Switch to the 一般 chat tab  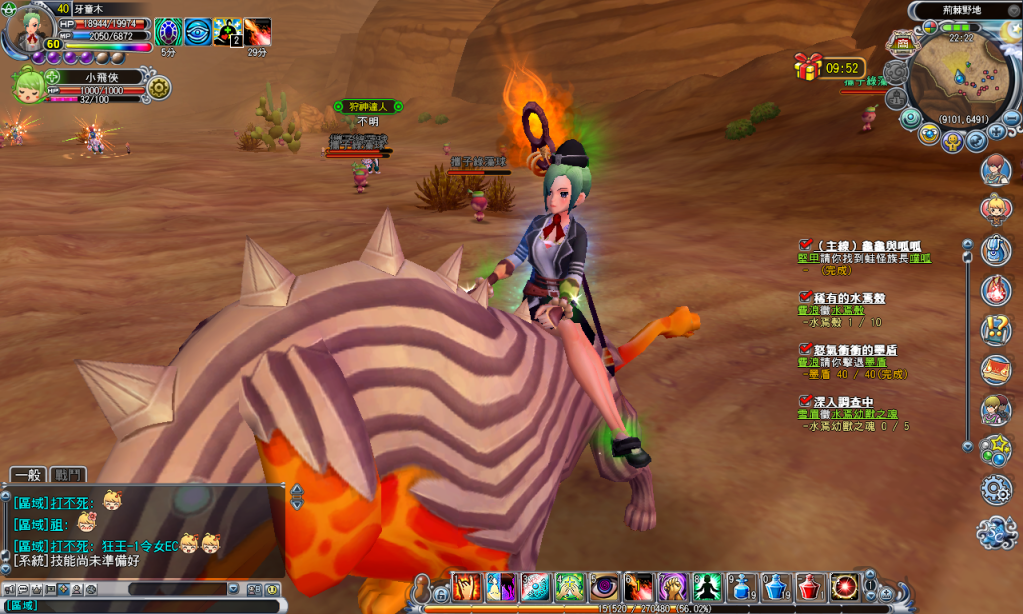pyautogui.click(x=28, y=475)
